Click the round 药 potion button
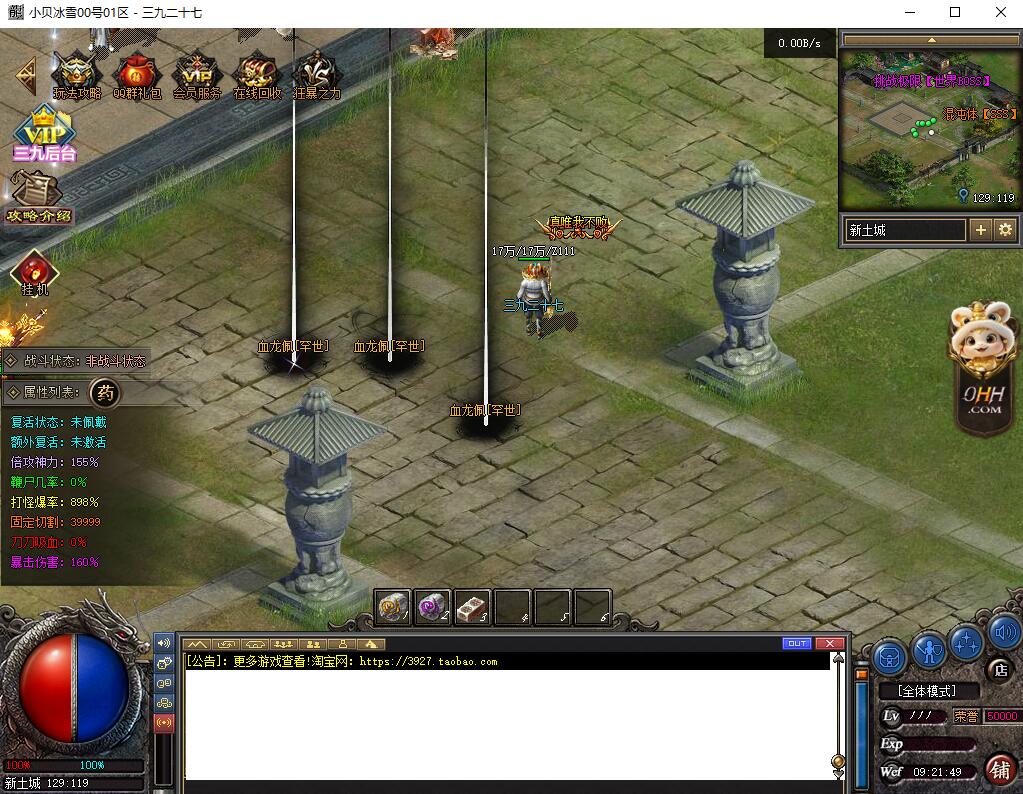Screen dimensions: 1023x794 coord(106,393)
